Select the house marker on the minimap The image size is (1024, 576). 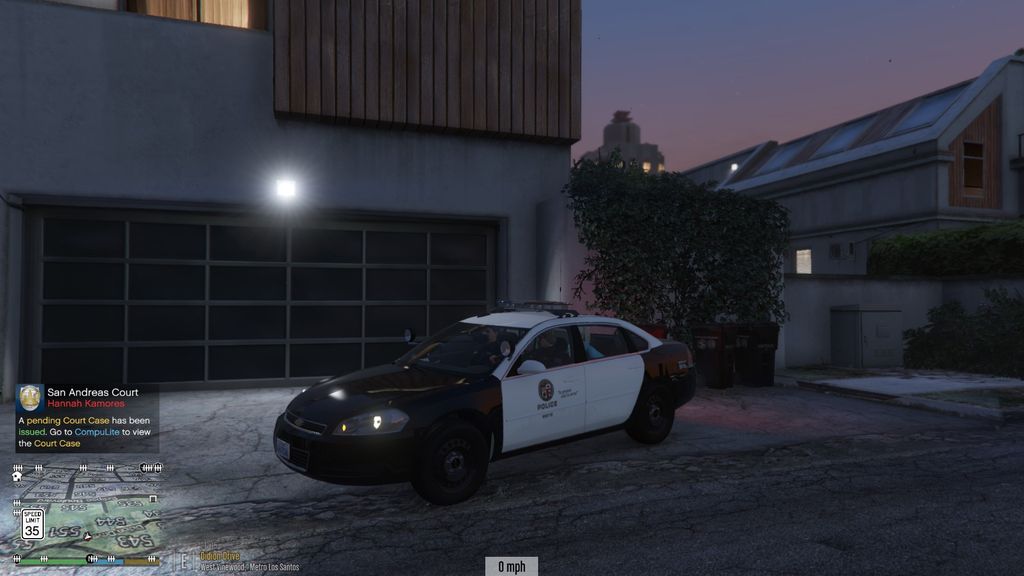point(17,477)
